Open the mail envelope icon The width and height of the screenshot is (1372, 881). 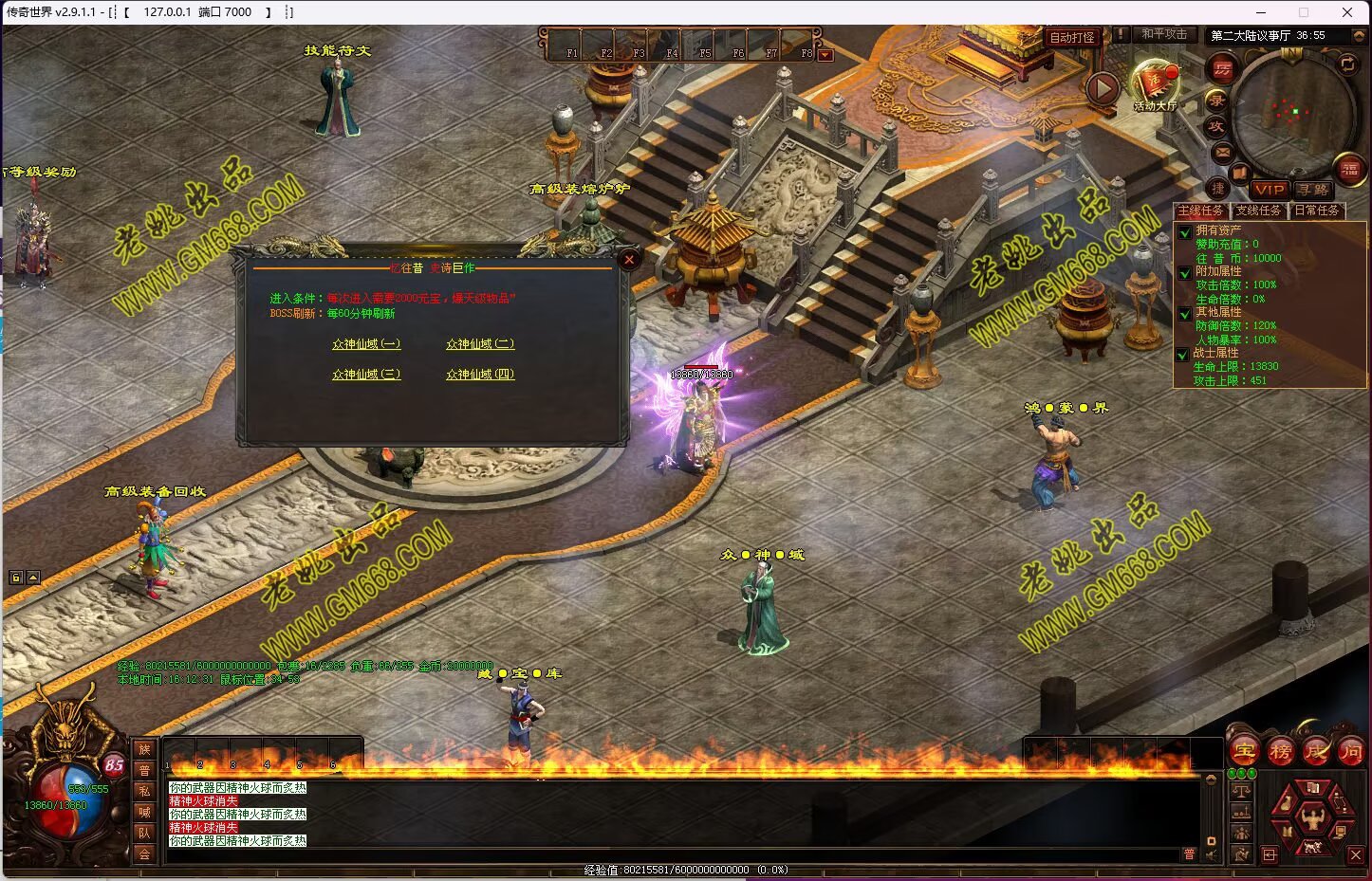[x=1222, y=152]
